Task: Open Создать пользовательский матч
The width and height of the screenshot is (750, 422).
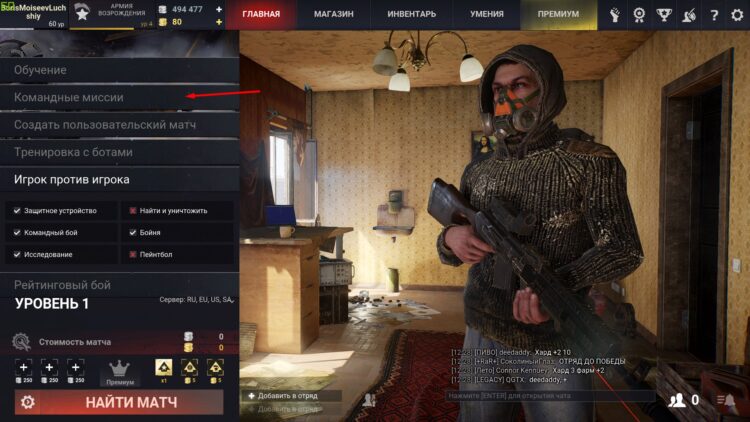Action: [104, 125]
